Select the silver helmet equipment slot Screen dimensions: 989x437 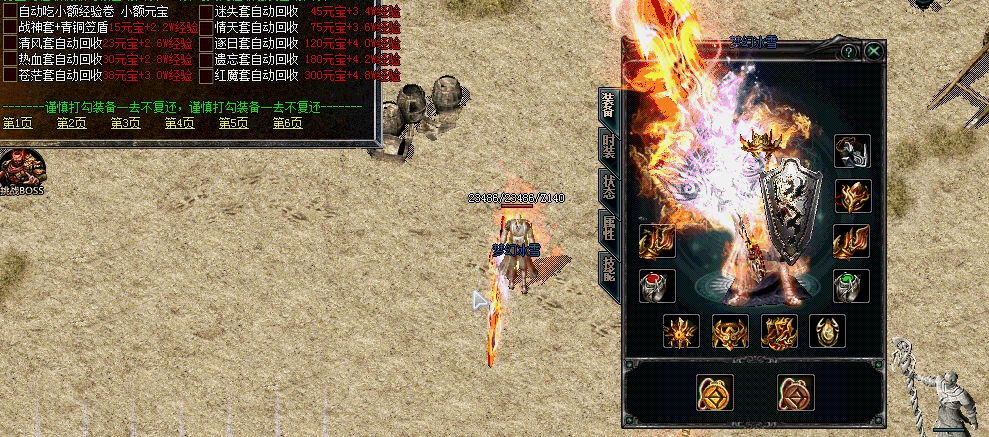coord(851,152)
